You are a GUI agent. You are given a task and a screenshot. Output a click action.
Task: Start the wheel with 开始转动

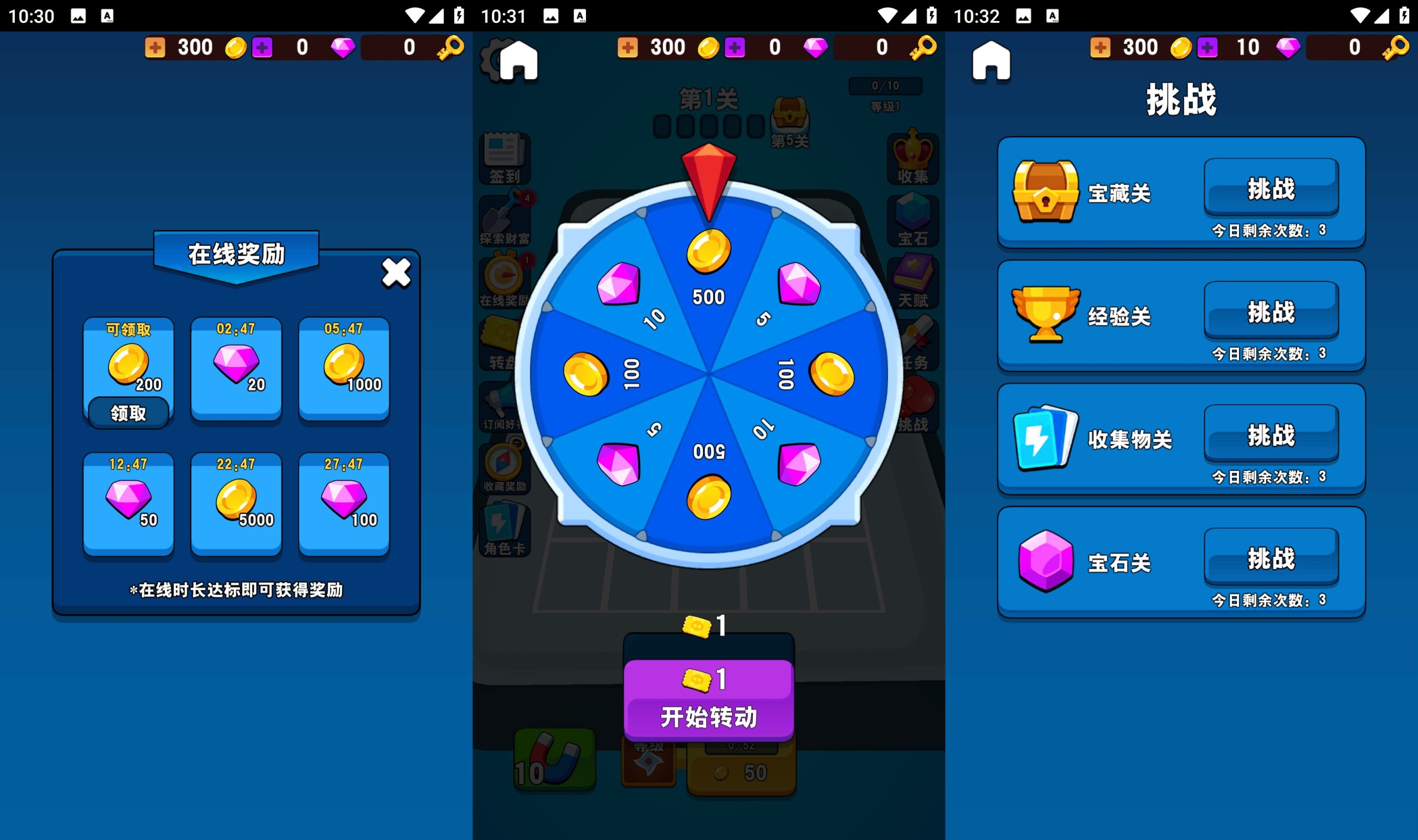pos(708,702)
